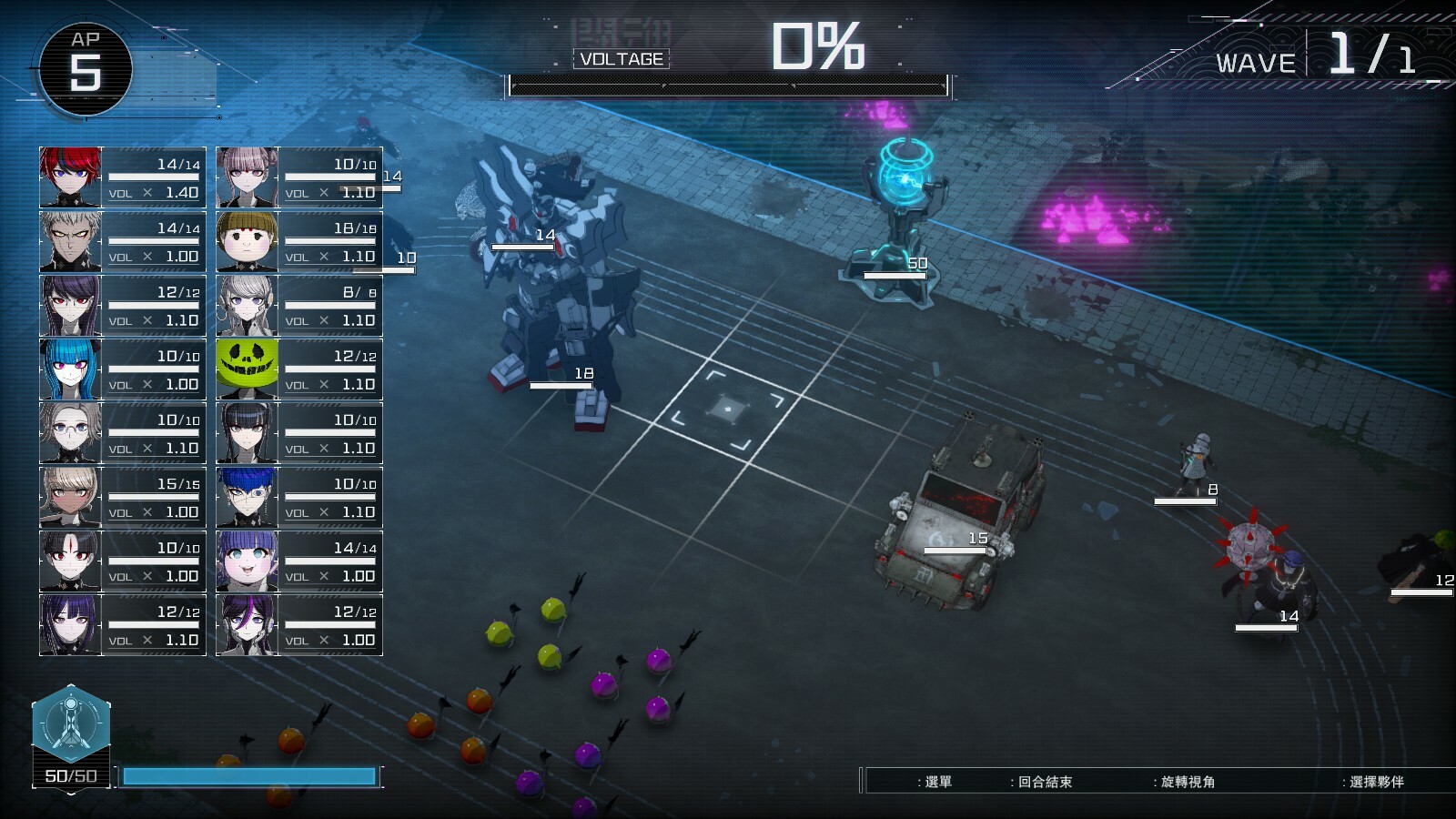
Task: Pick the character with purple-streaked black hair
Action: (248, 624)
